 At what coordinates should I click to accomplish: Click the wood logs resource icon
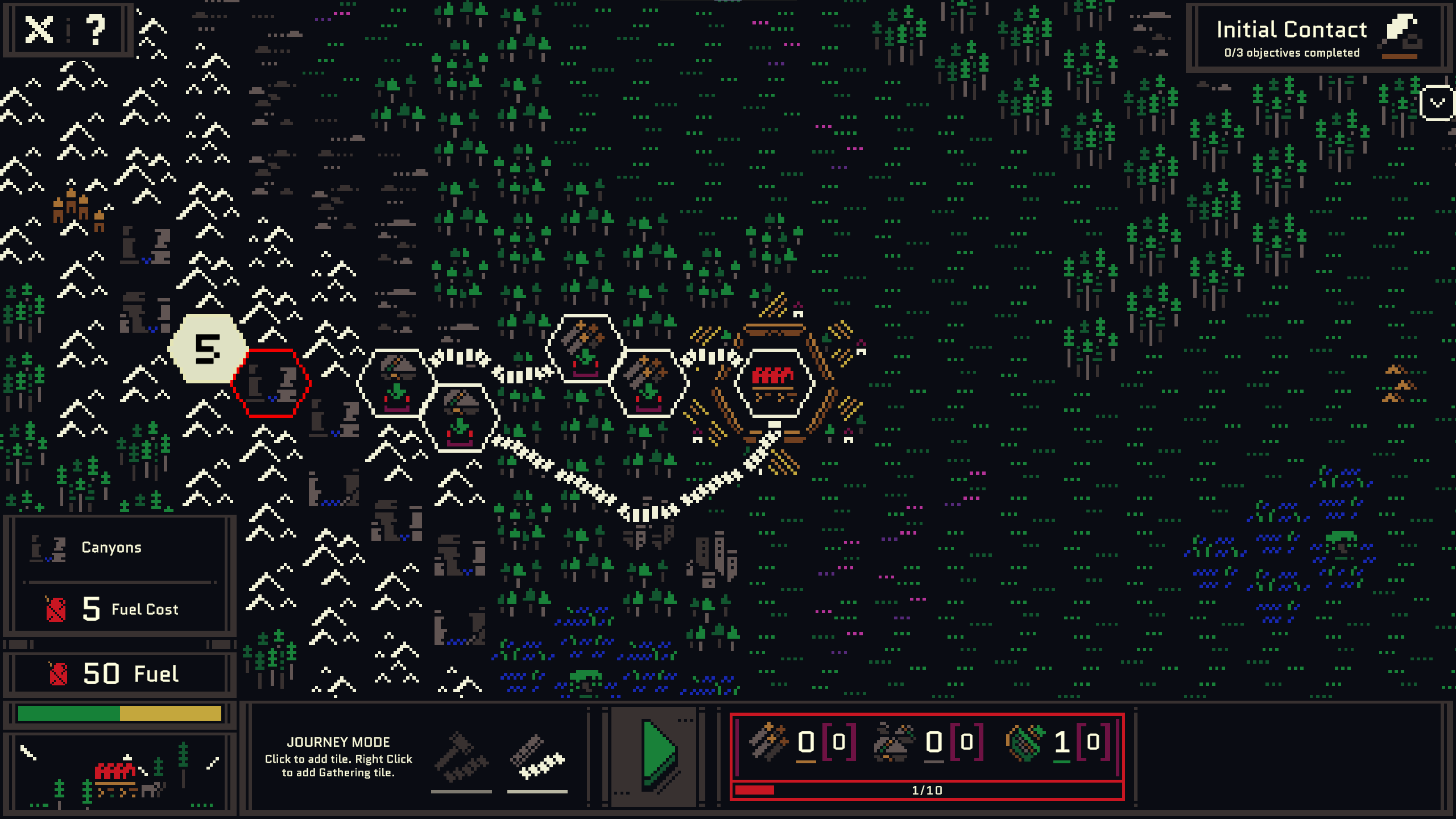tap(768, 742)
